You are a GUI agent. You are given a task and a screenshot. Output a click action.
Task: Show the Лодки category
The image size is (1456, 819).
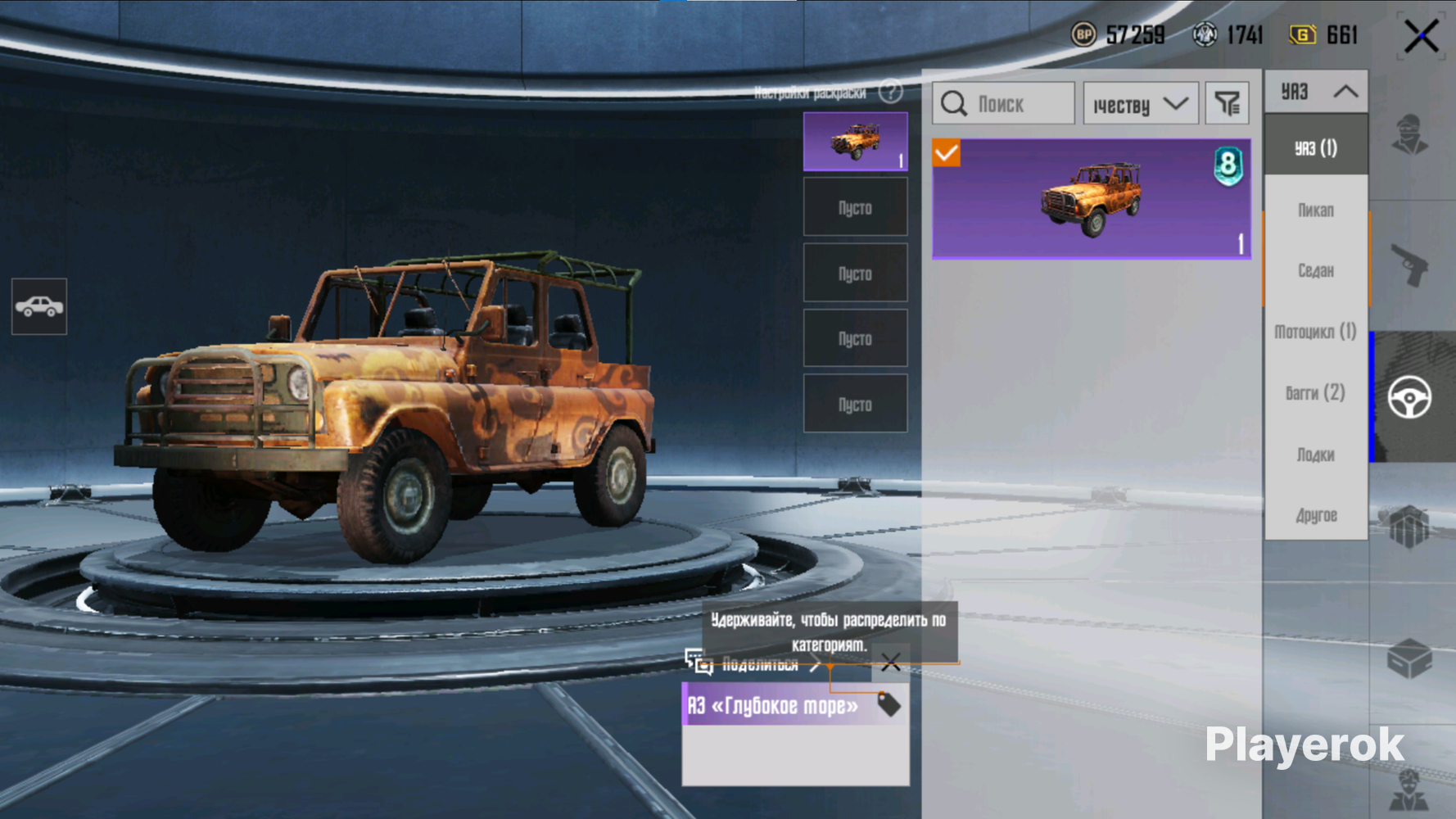click(x=1316, y=455)
